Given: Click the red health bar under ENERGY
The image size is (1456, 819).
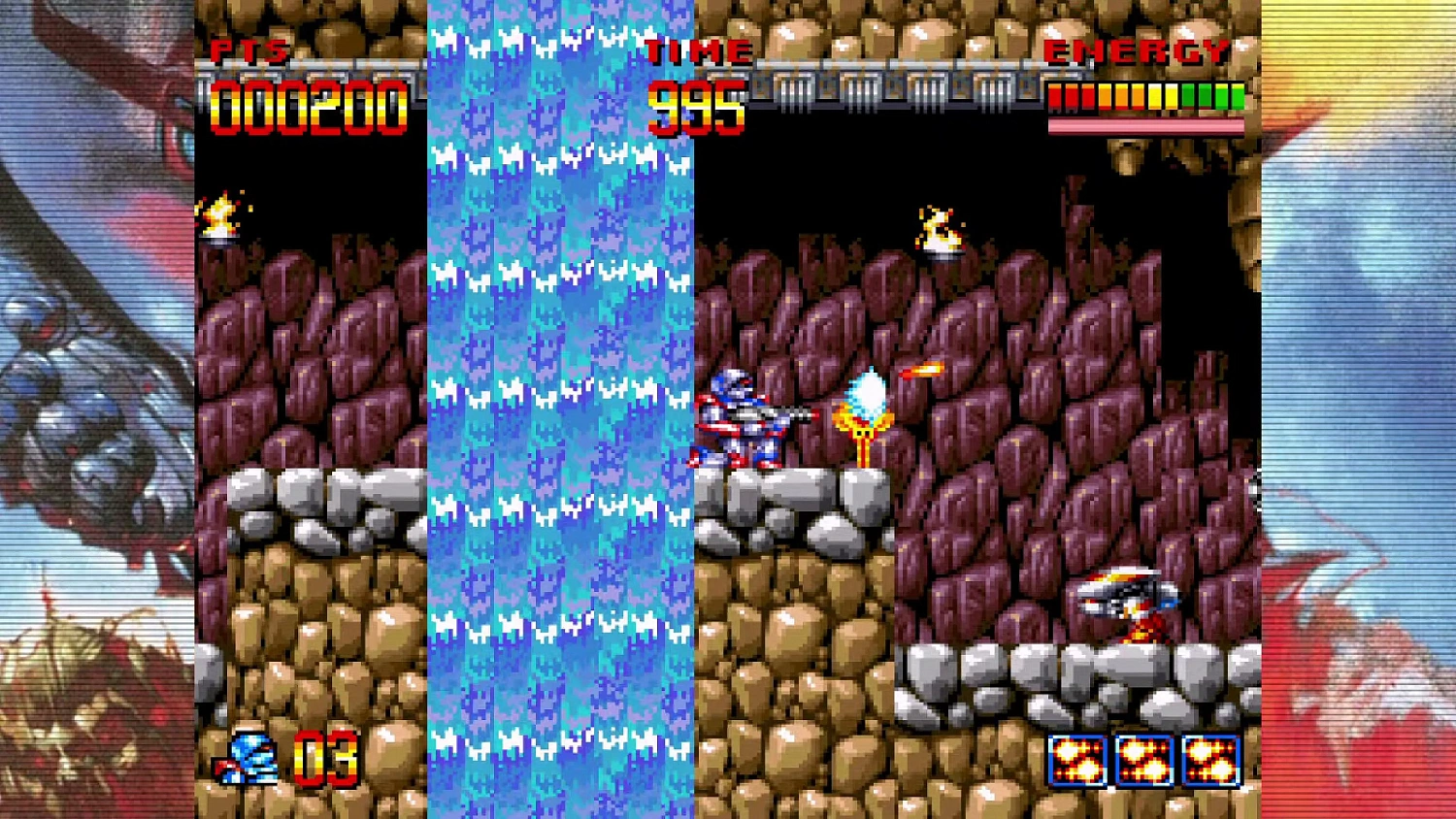Looking at the screenshot, I should pyautogui.click(x=1145, y=123).
